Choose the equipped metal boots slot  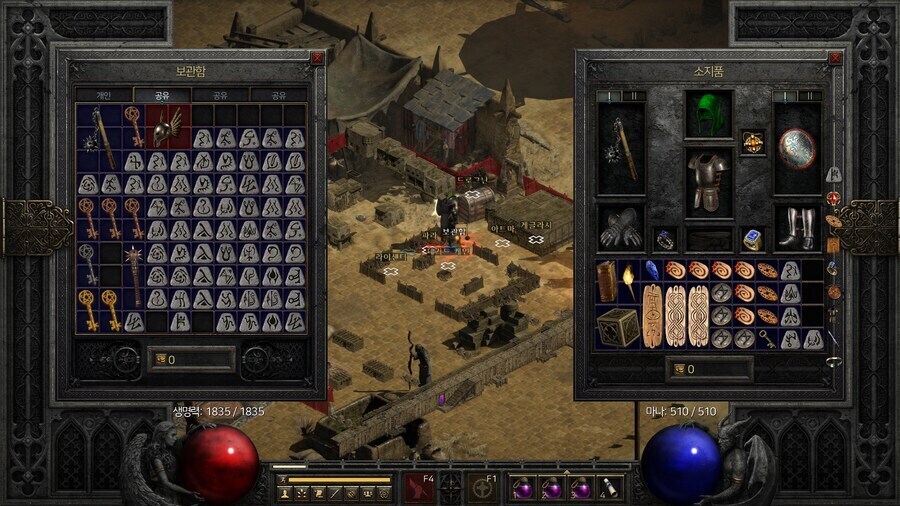[797, 228]
